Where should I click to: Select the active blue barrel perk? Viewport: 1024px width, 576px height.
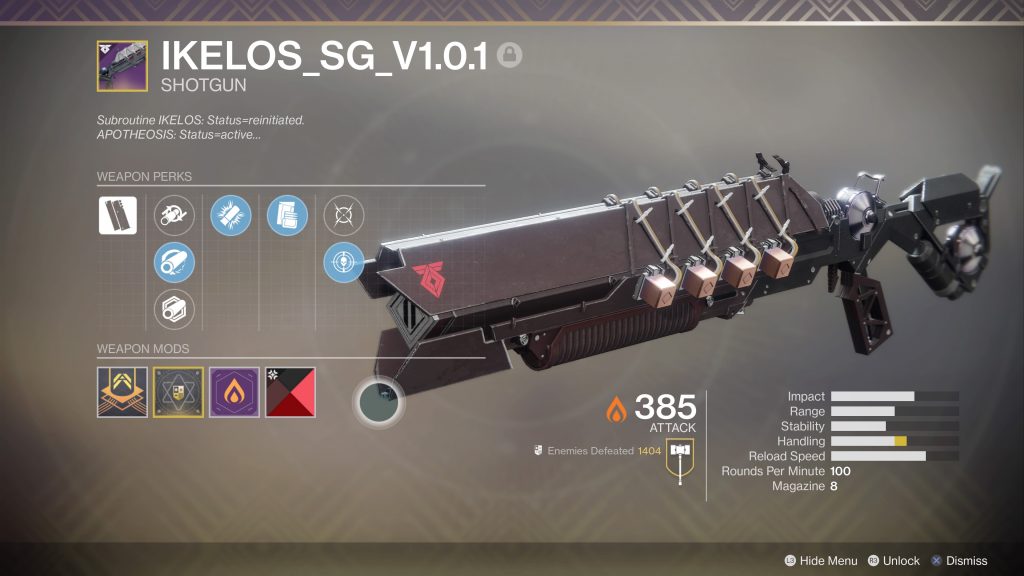174,262
